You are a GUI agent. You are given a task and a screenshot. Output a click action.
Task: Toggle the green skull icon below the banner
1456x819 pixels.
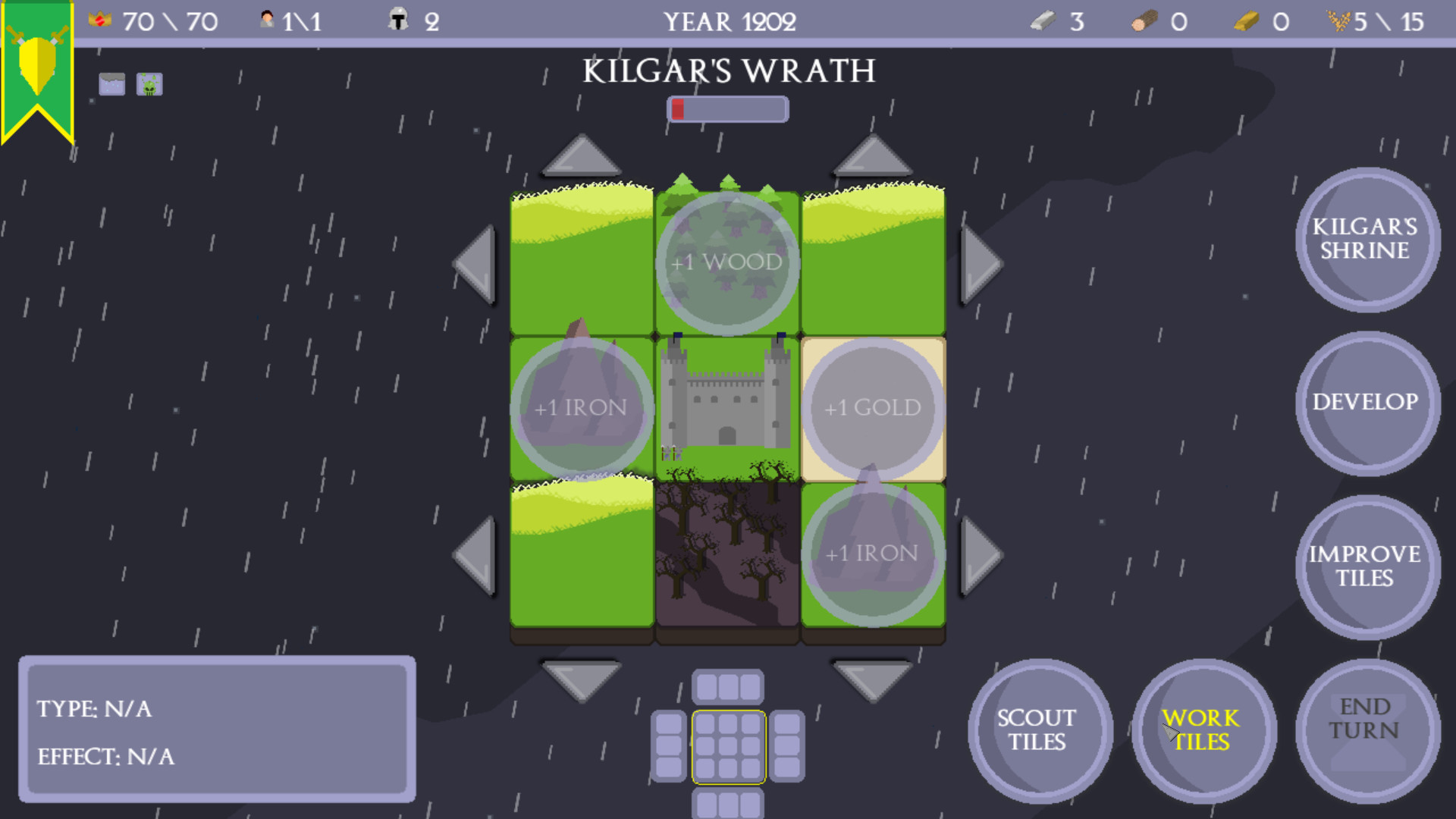(x=149, y=83)
